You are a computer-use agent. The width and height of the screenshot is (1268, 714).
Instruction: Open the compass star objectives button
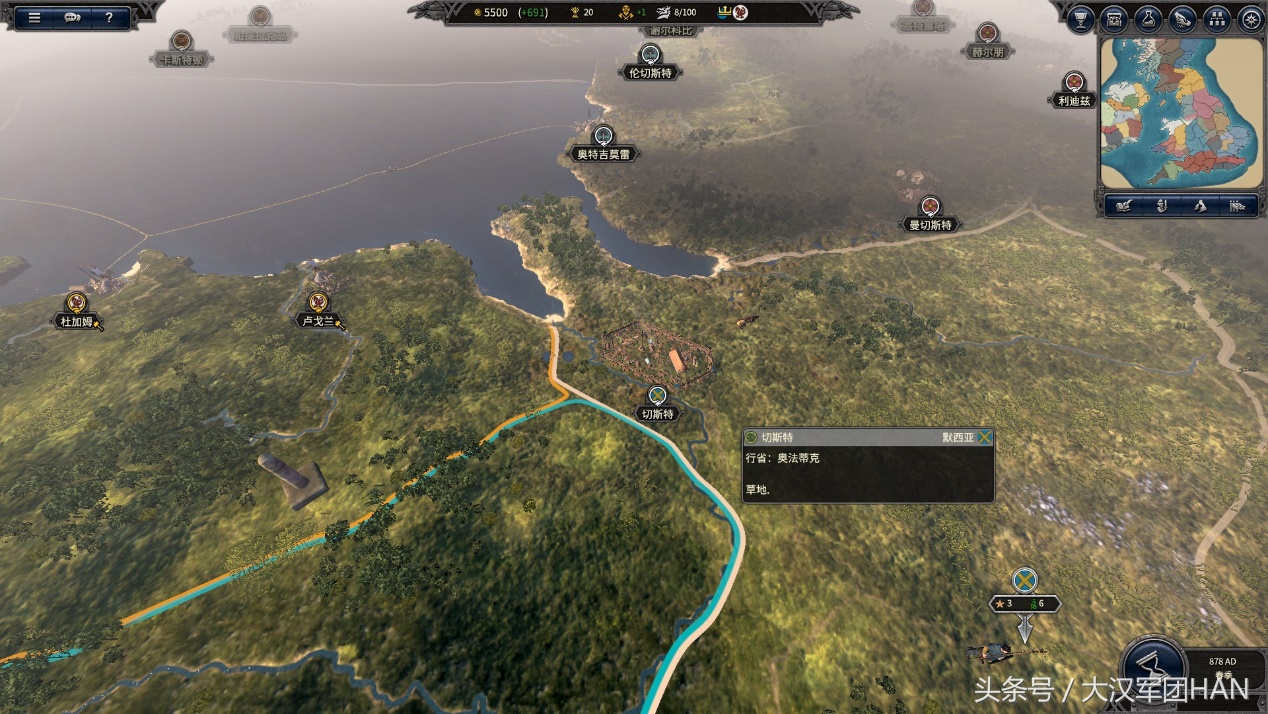pos(1250,18)
